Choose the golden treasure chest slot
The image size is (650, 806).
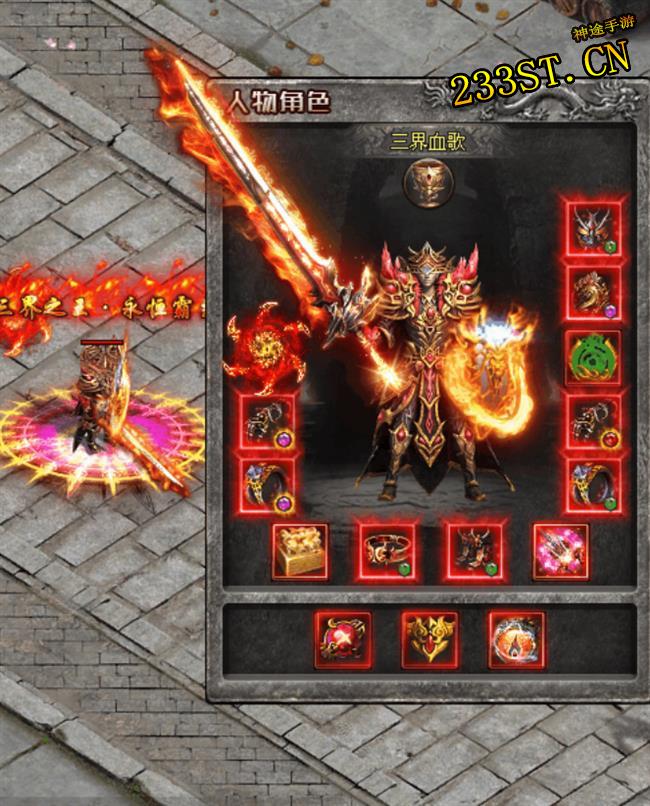300,551
